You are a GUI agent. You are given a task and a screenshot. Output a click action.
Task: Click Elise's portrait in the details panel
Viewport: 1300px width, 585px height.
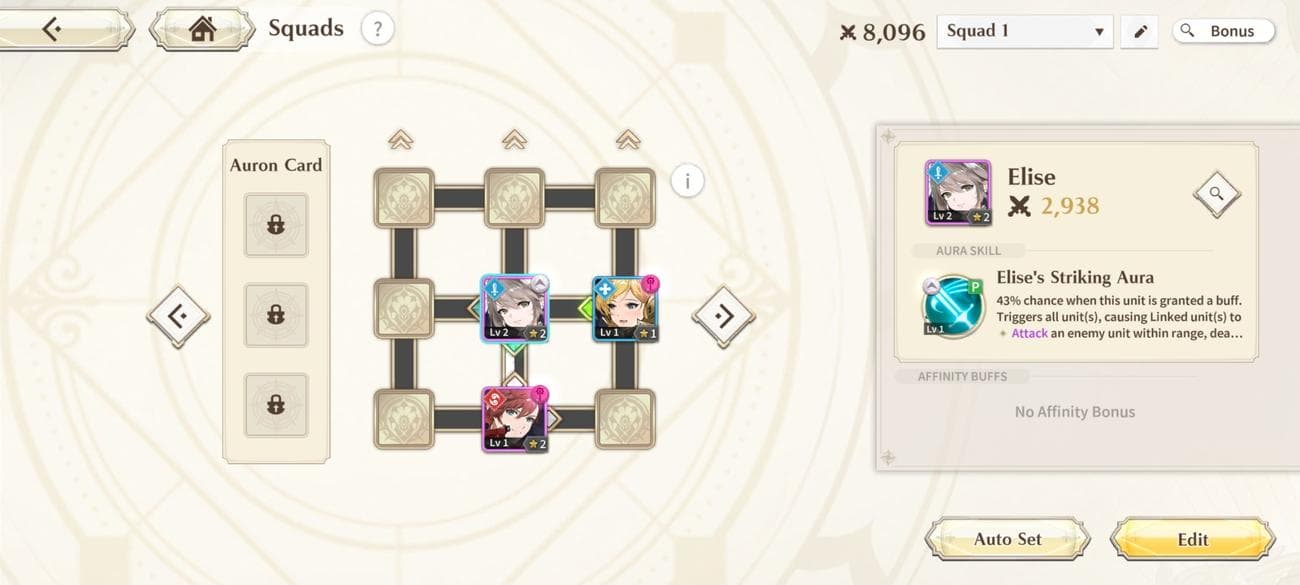click(957, 193)
